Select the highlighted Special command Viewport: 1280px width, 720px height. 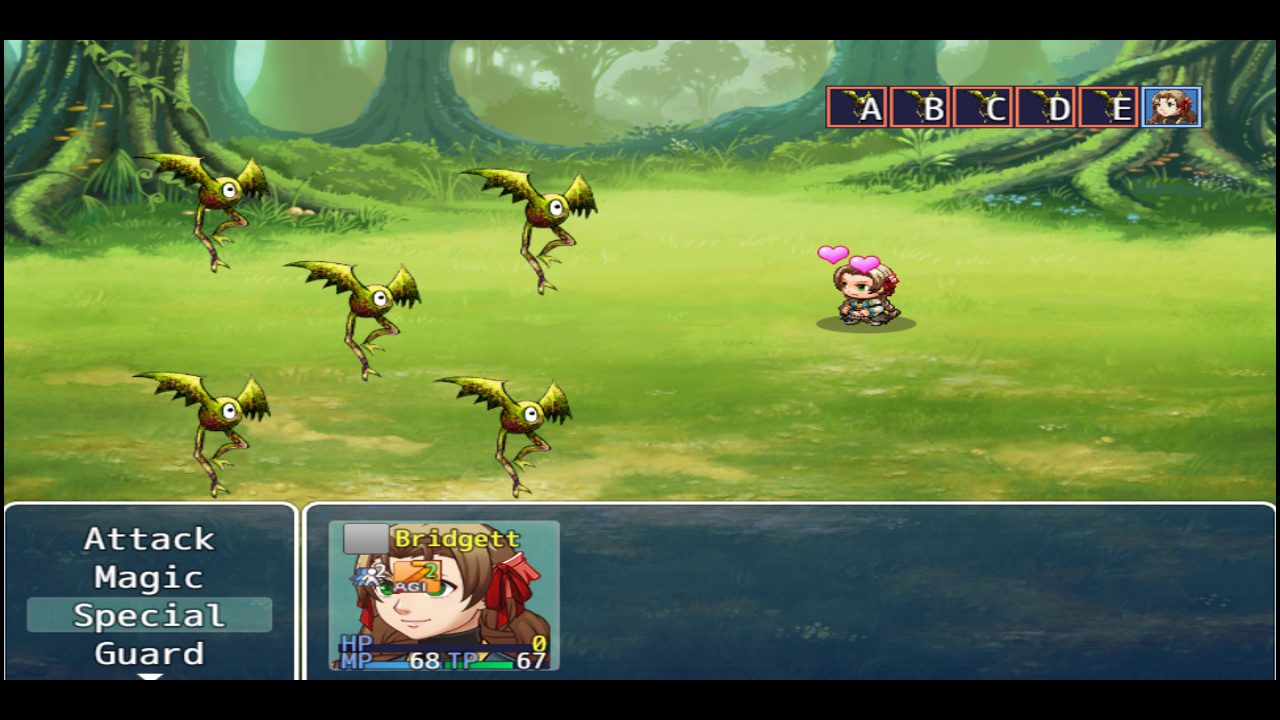(x=148, y=615)
